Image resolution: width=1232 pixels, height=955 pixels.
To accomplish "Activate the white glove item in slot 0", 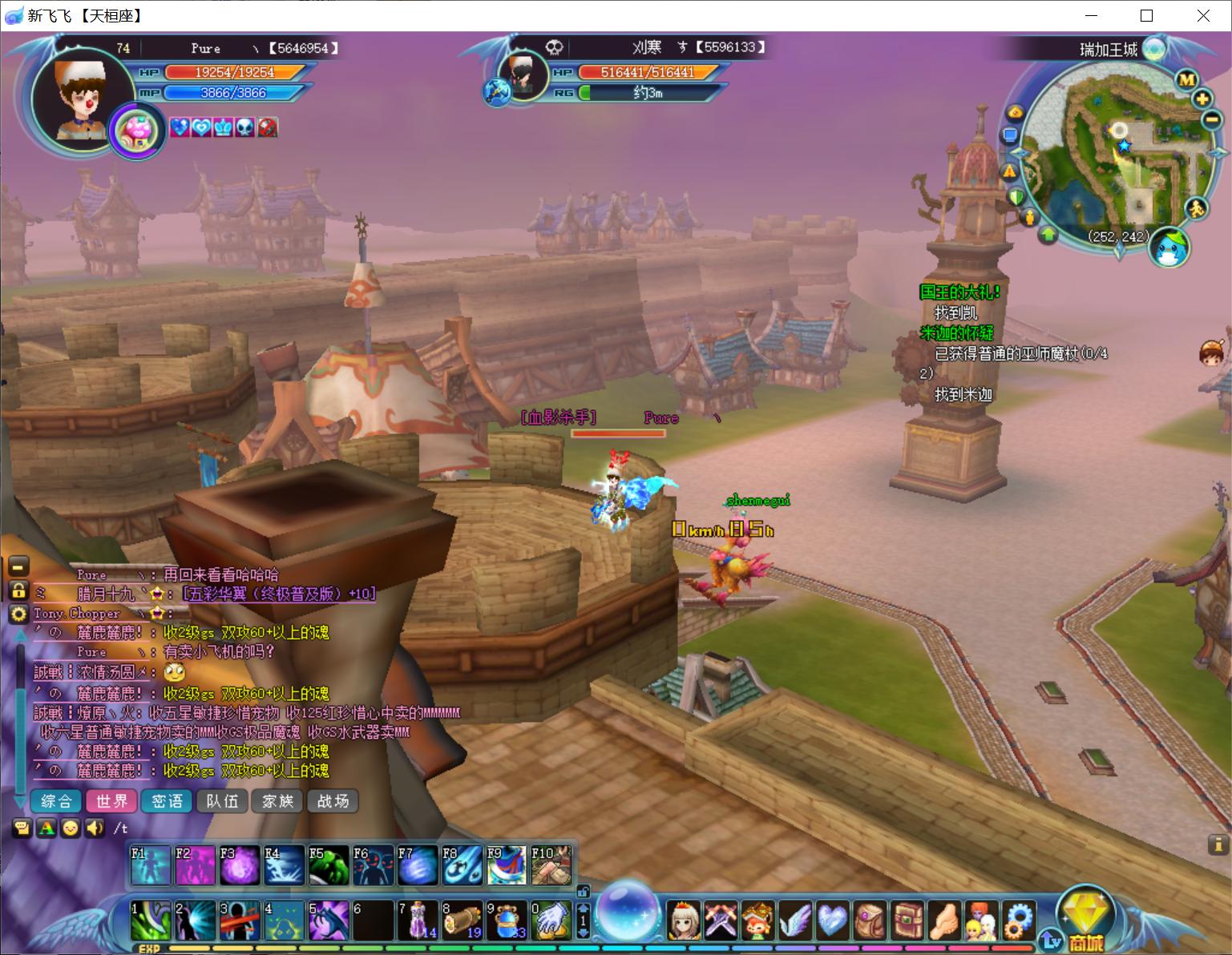I will point(551,920).
